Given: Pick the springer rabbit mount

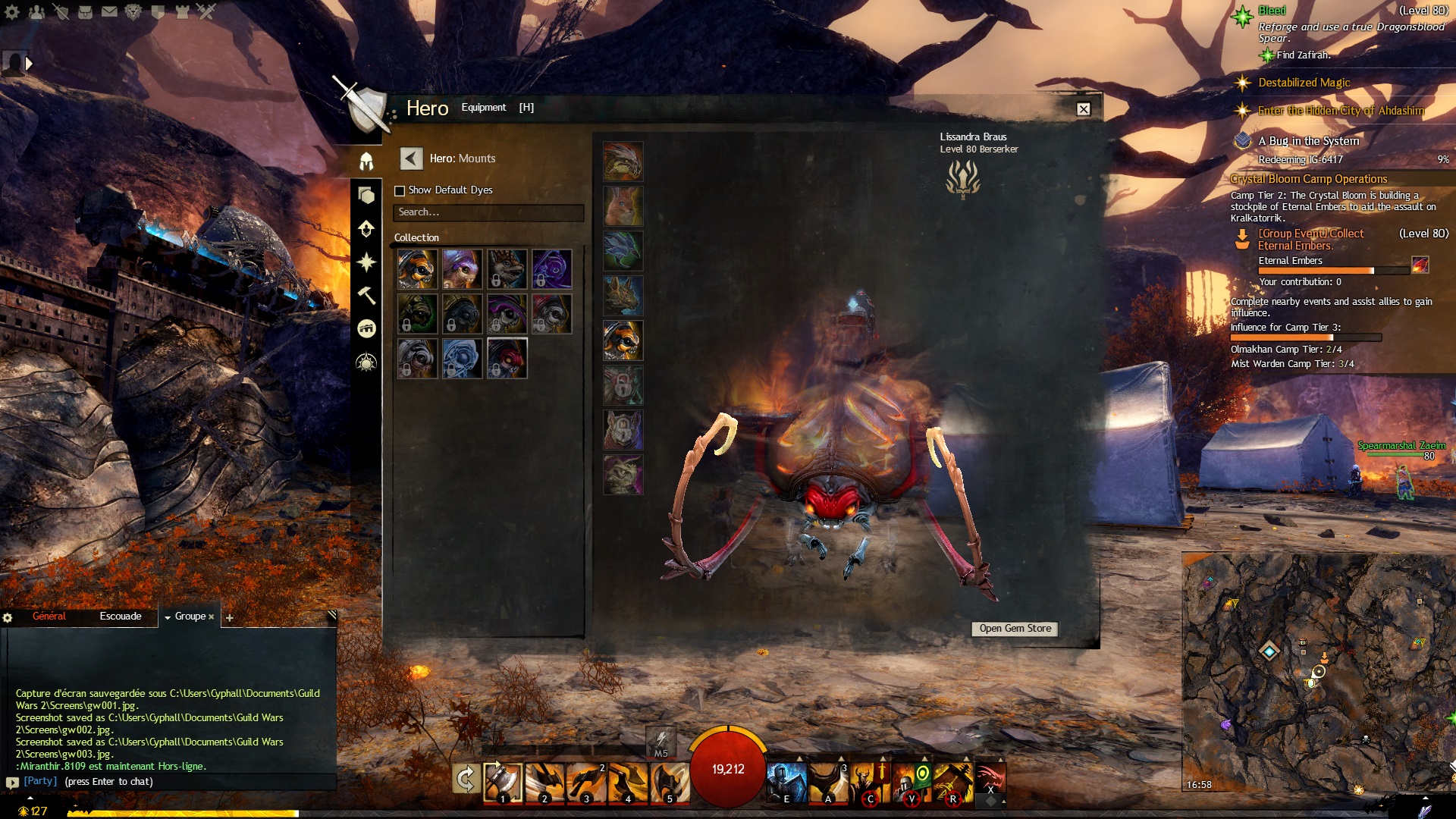Looking at the screenshot, I should coord(623,206).
